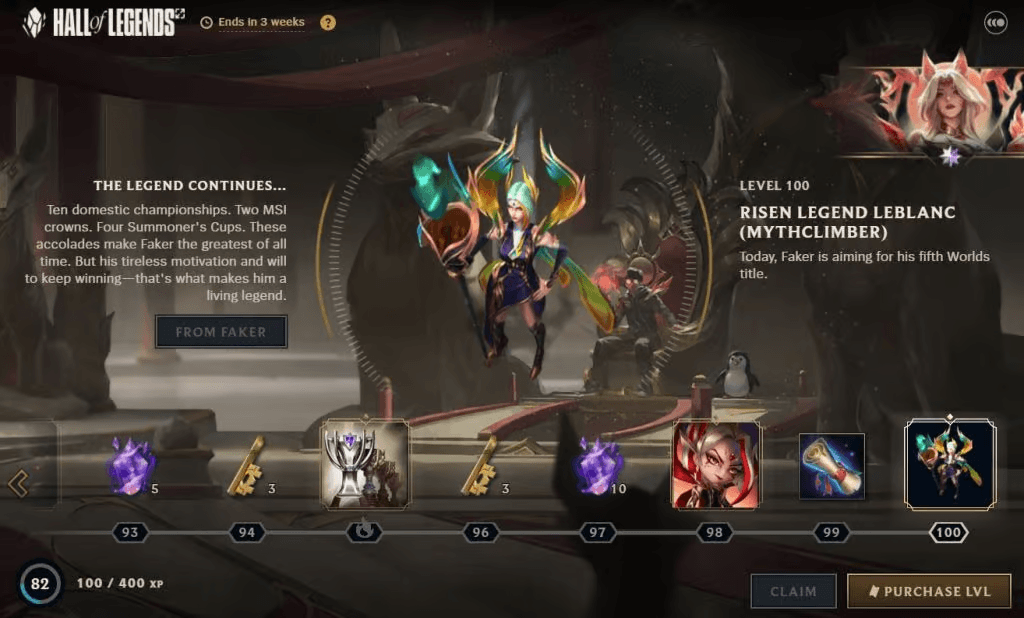Toggle the animation button in top-right corner

coord(995,22)
